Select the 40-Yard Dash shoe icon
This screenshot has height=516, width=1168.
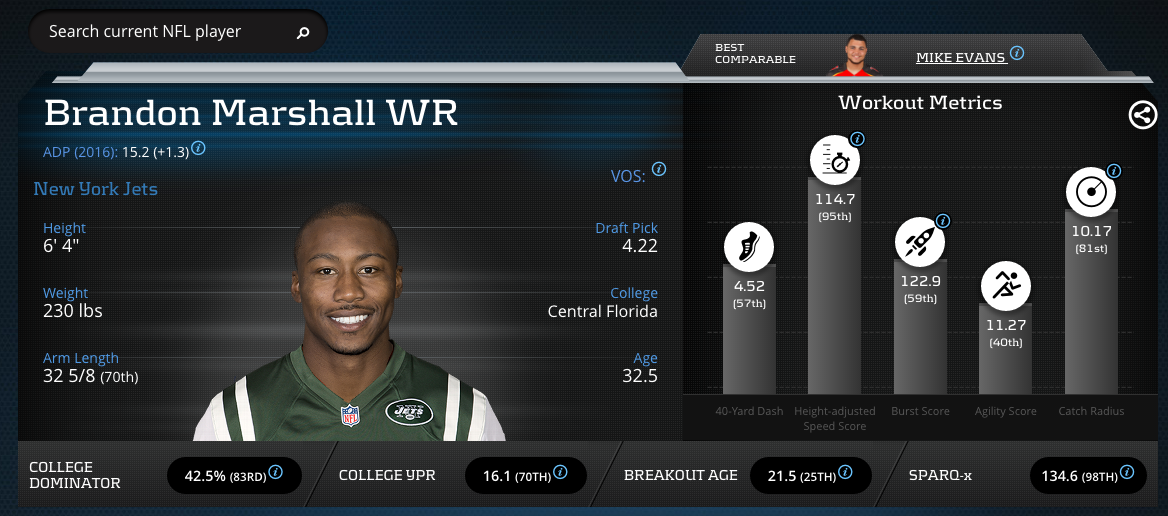[749, 247]
